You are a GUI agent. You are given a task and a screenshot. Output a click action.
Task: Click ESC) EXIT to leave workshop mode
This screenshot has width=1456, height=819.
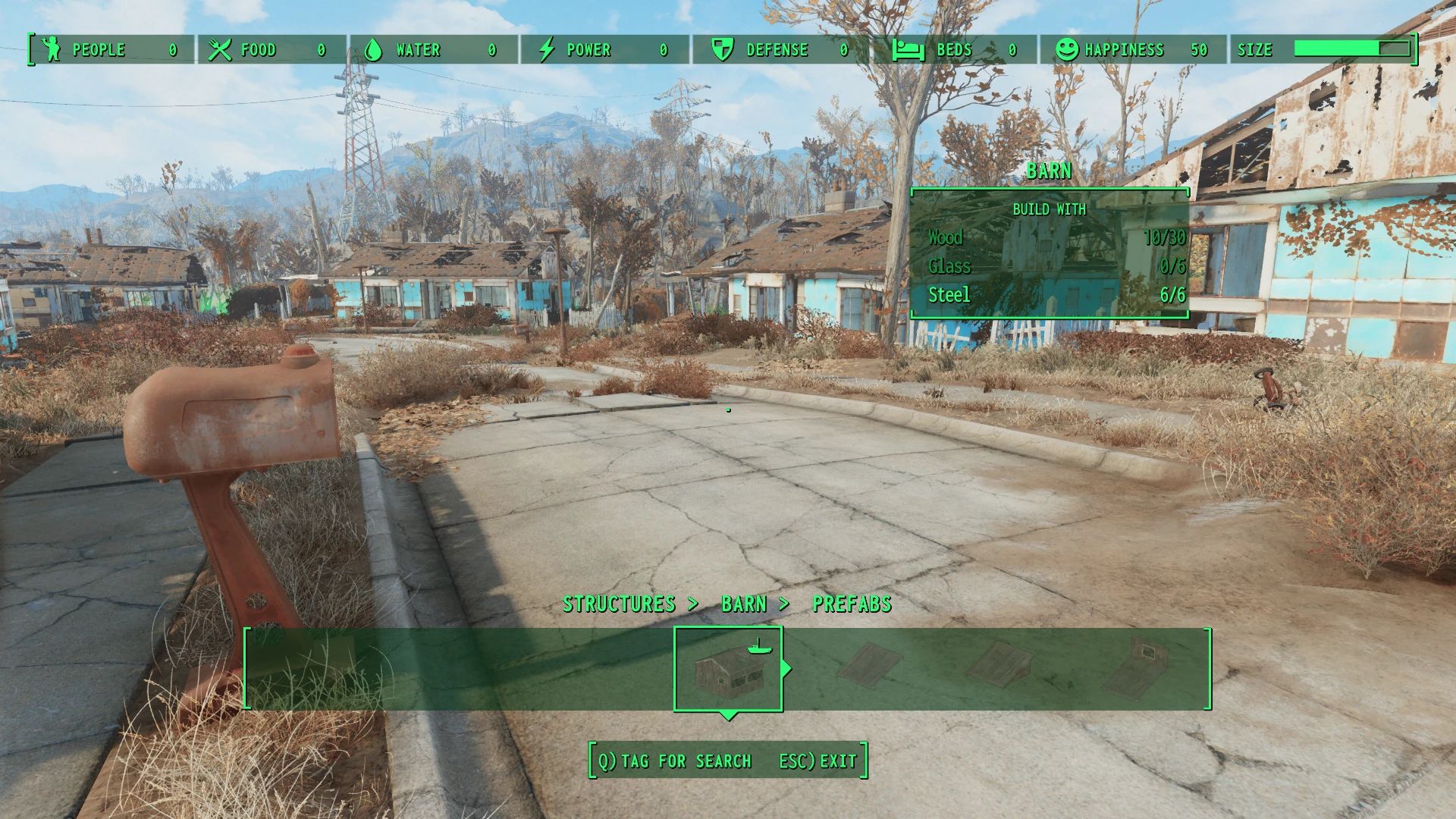coord(817,761)
